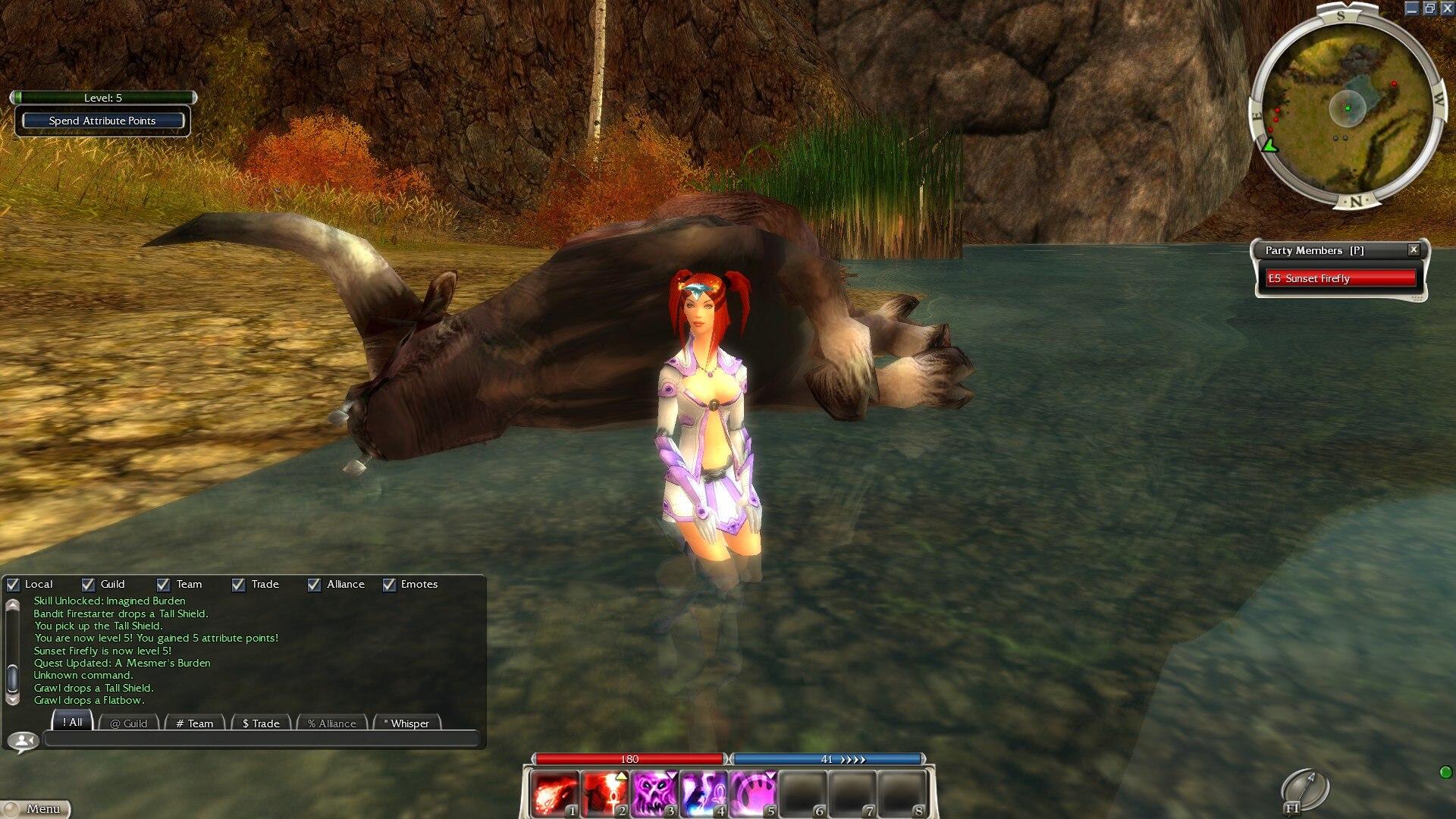Viewport: 1456px width, 819px height.
Task: Choose the Team chat channel tab
Action: point(195,723)
